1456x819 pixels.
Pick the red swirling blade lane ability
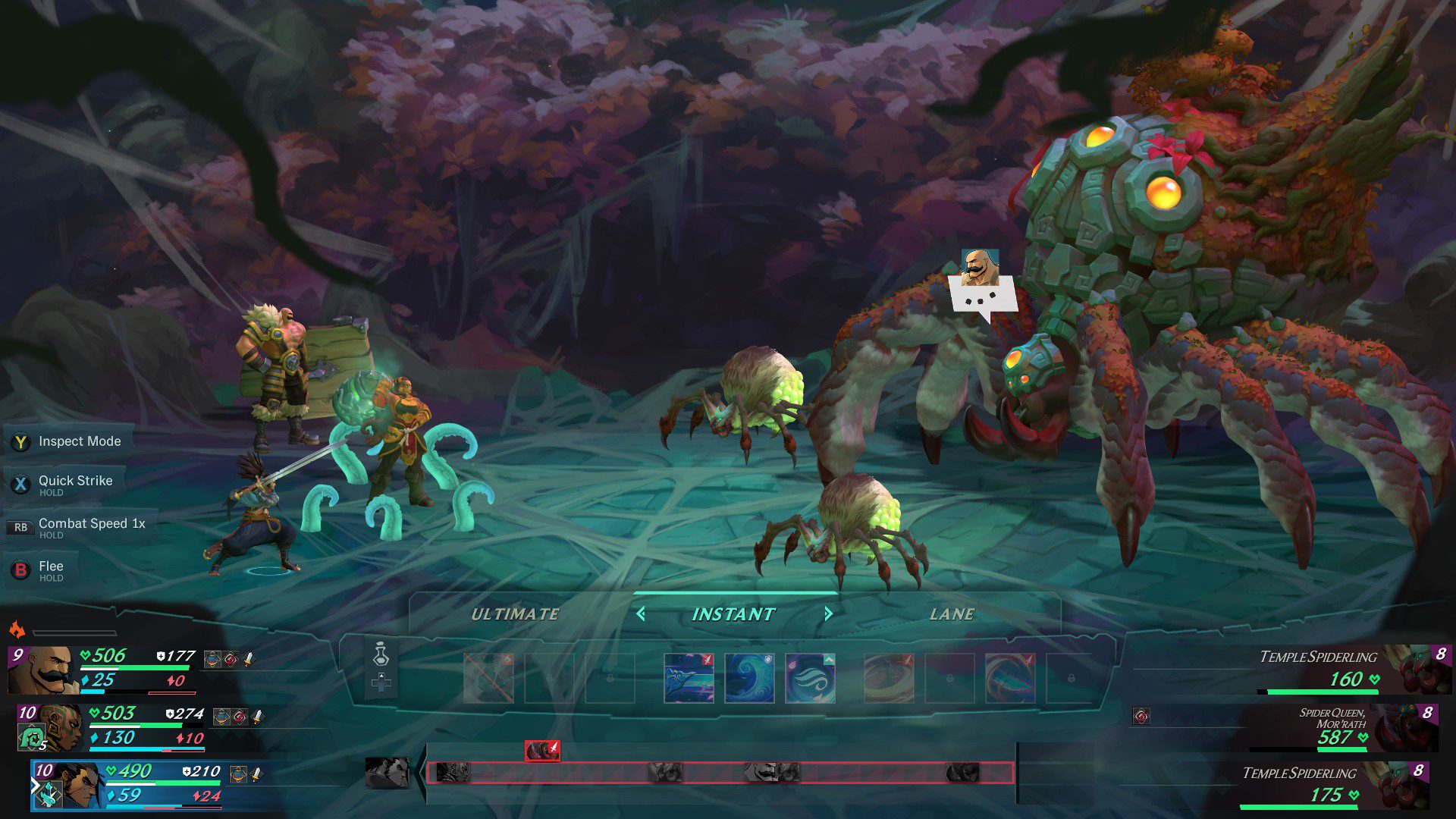(x=1010, y=678)
